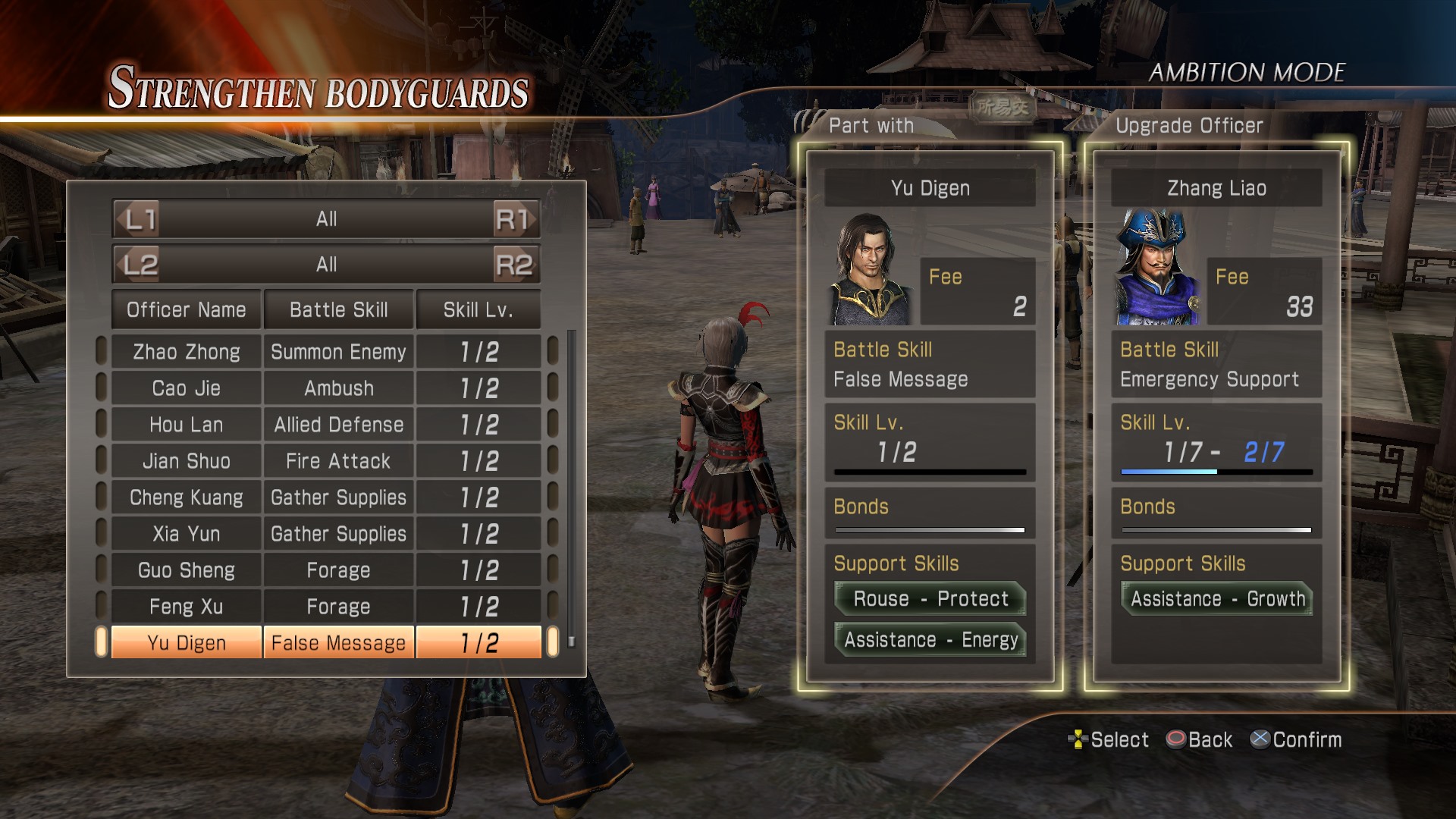
Task: Sort by the Battle Skill column header
Action: coord(338,309)
